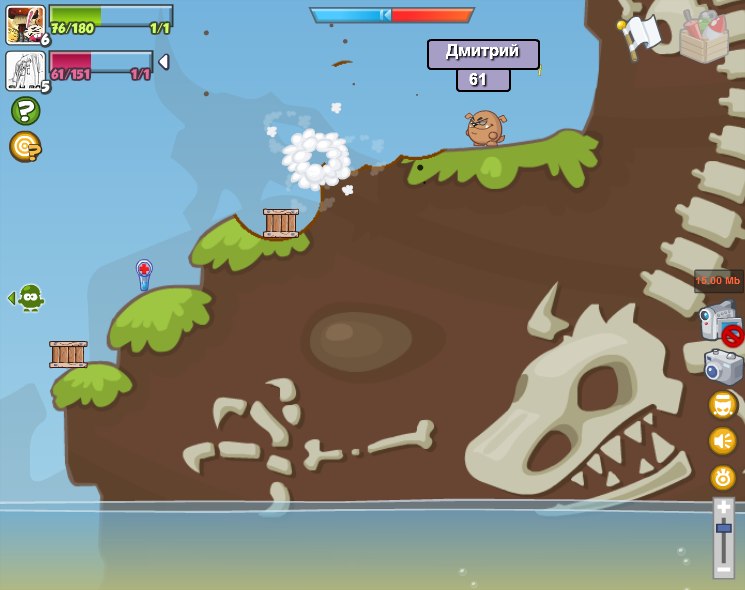Screen dimensions: 745x590
Task: Click the orange gear settings button
Action: pyautogui.click(x=723, y=477)
